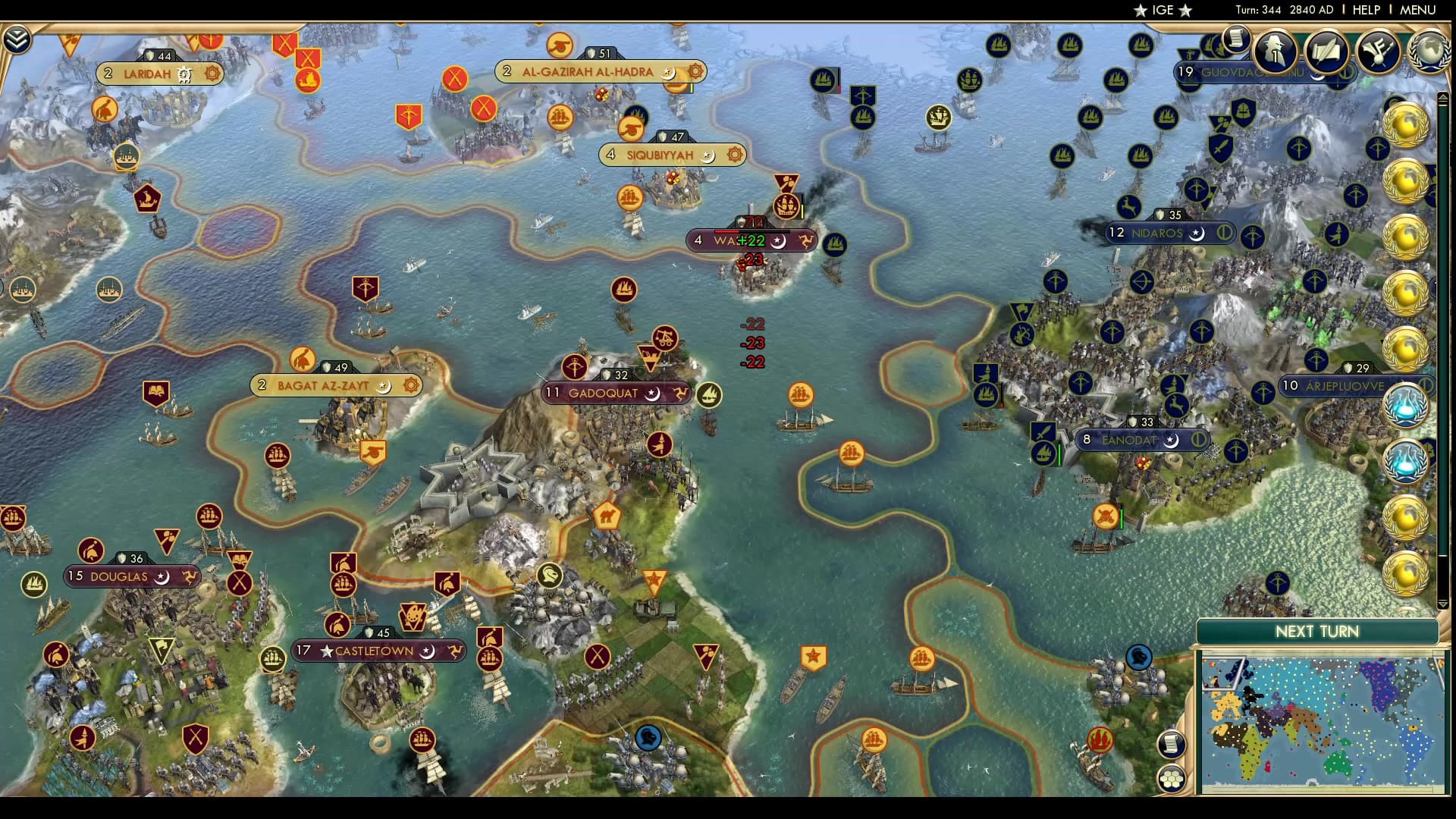Open the notification log scroll icon
Image resolution: width=1456 pixels, height=819 pixels.
pyautogui.click(x=1238, y=39)
